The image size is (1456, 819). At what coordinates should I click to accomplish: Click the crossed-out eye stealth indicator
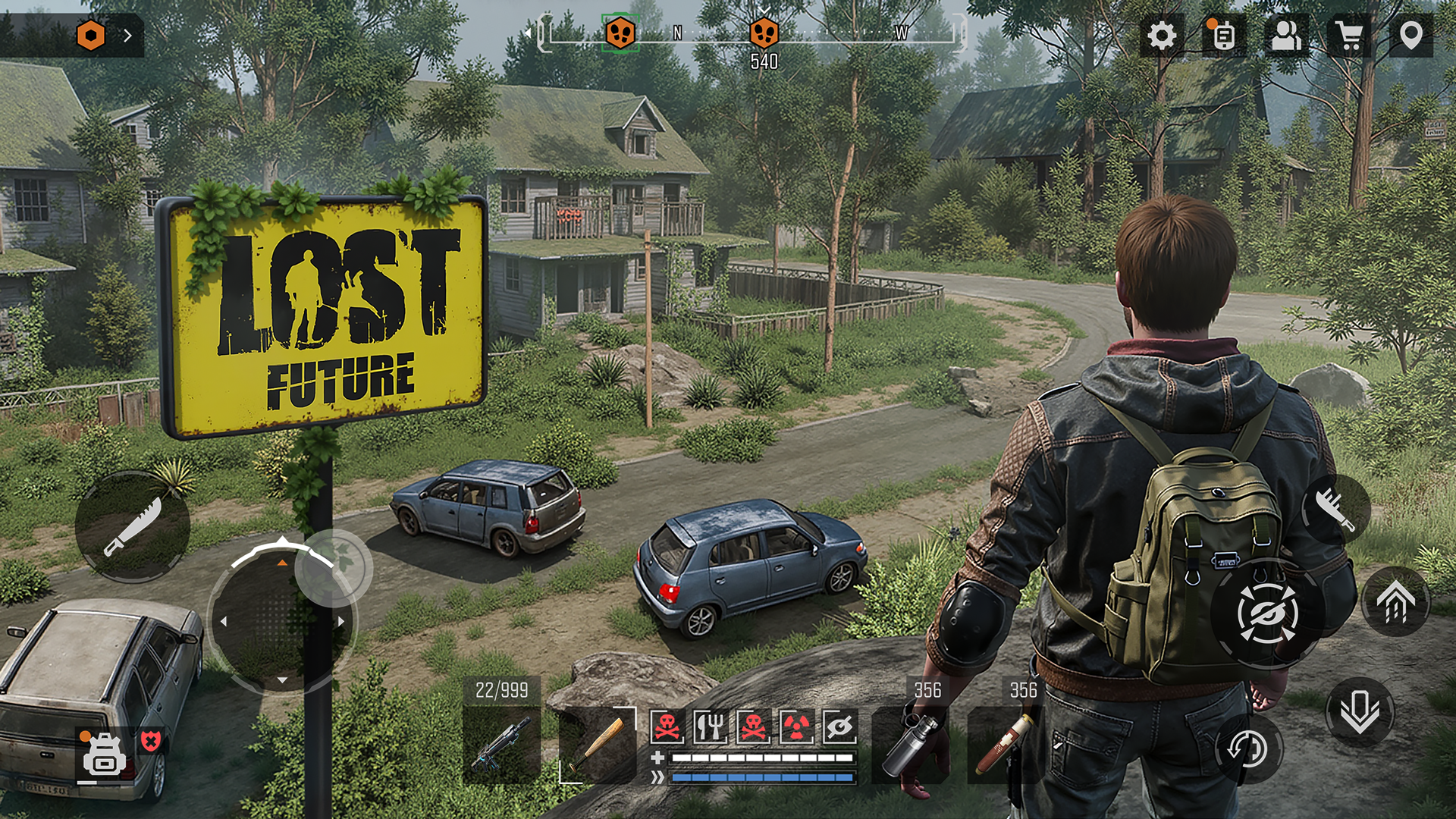[x=840, y=726]
